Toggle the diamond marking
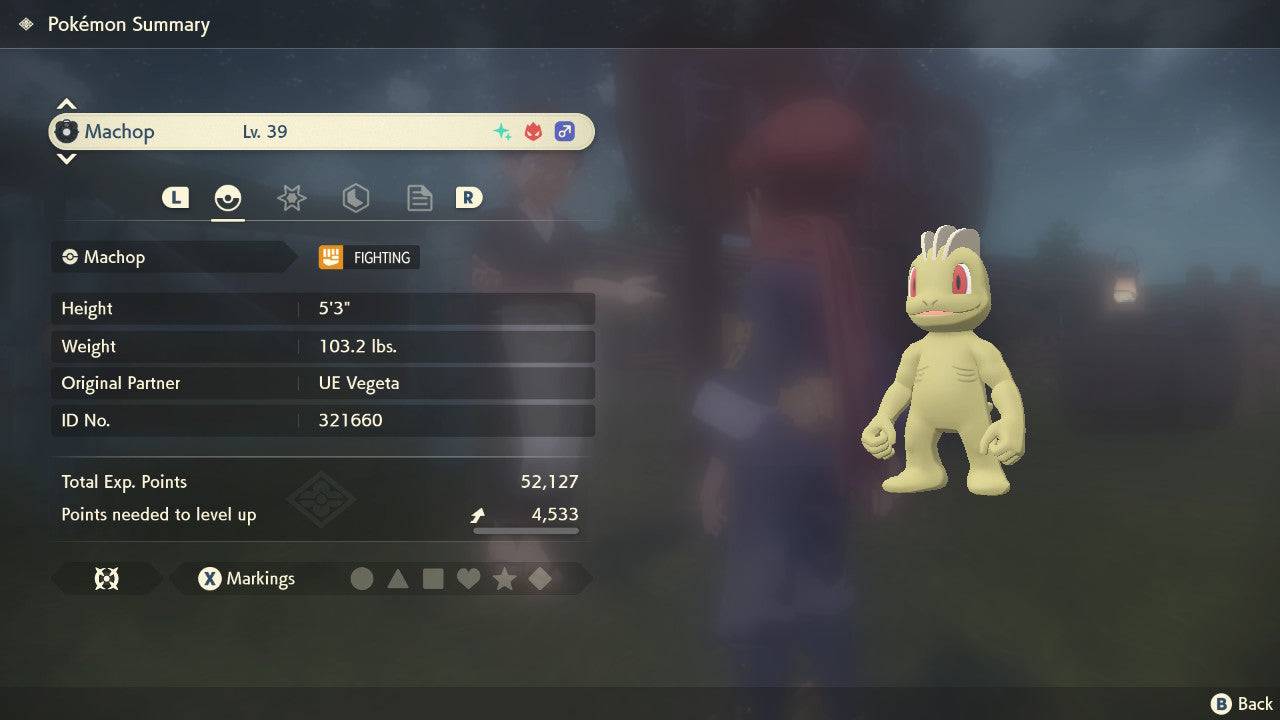Viewport: 1280px width, 720px height. (540, 578)
